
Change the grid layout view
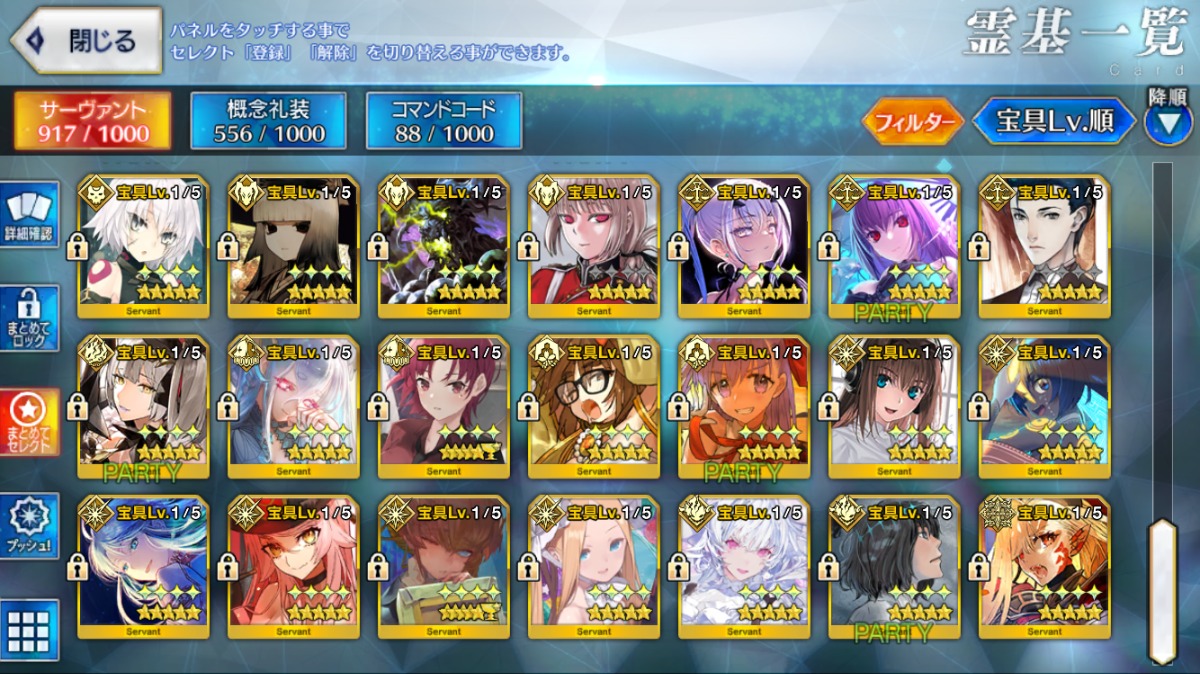[29, 630]
